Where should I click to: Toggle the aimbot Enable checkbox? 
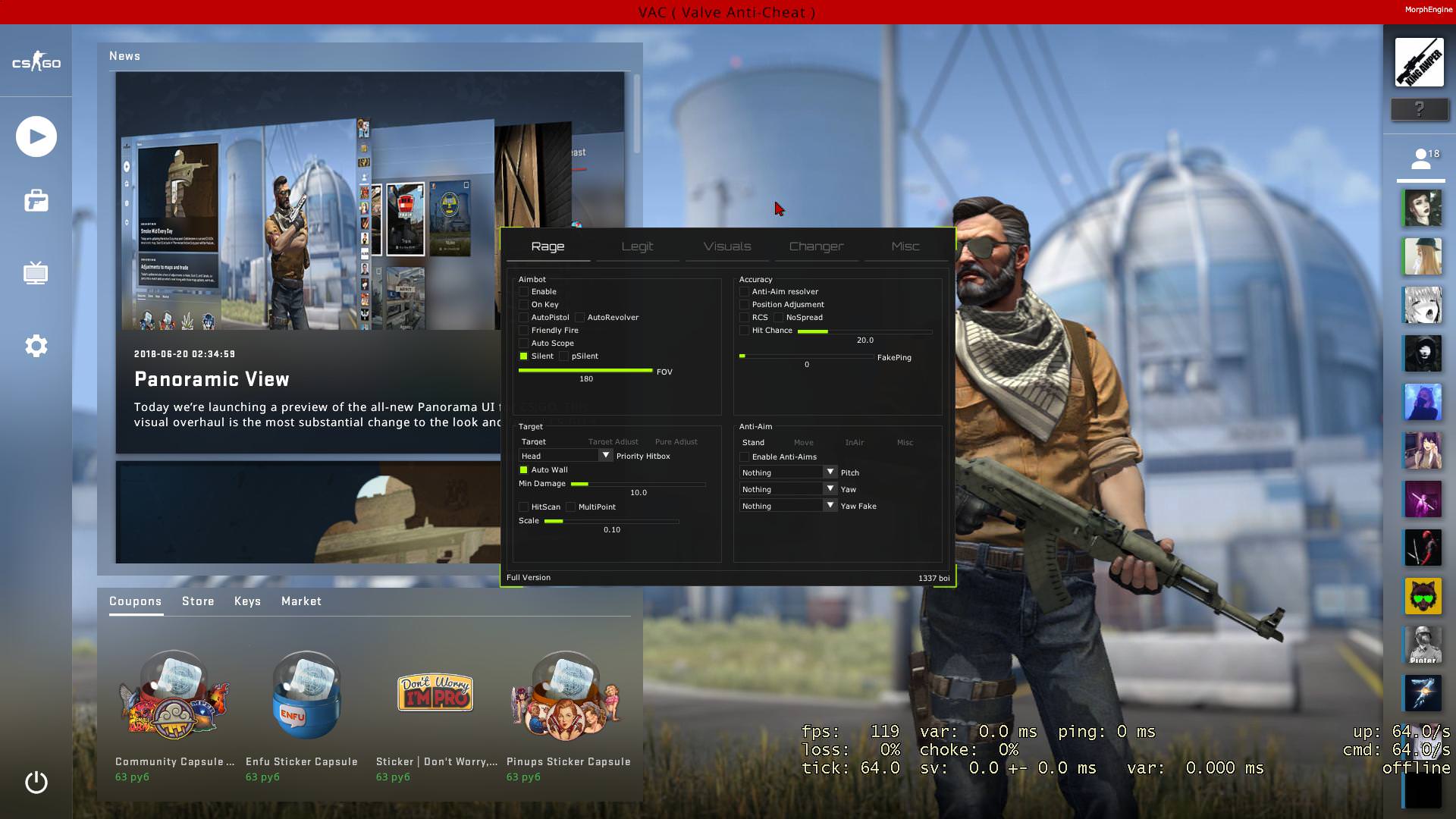[x=523, y=292]
